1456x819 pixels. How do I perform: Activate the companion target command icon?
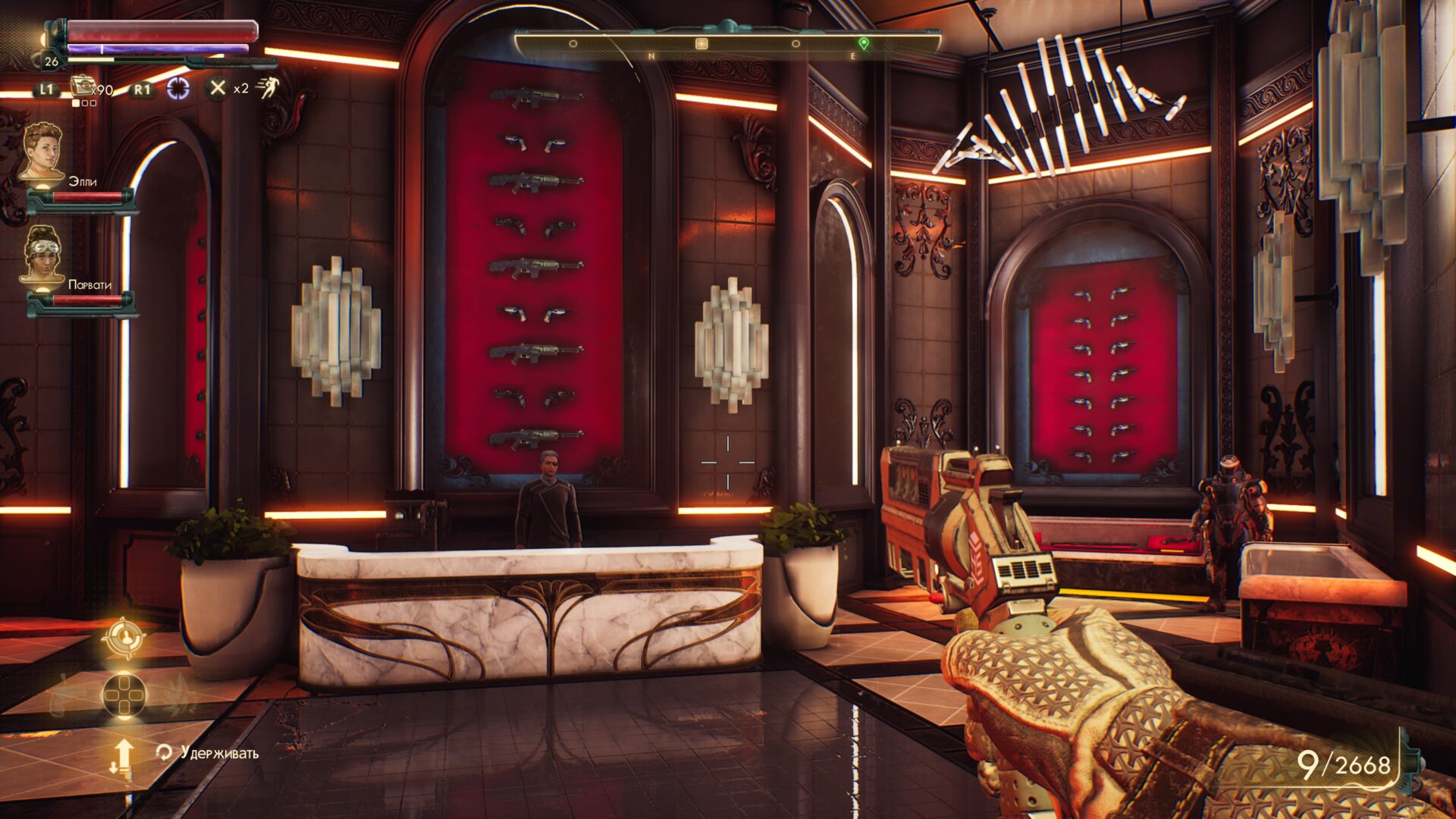[124, 638]
